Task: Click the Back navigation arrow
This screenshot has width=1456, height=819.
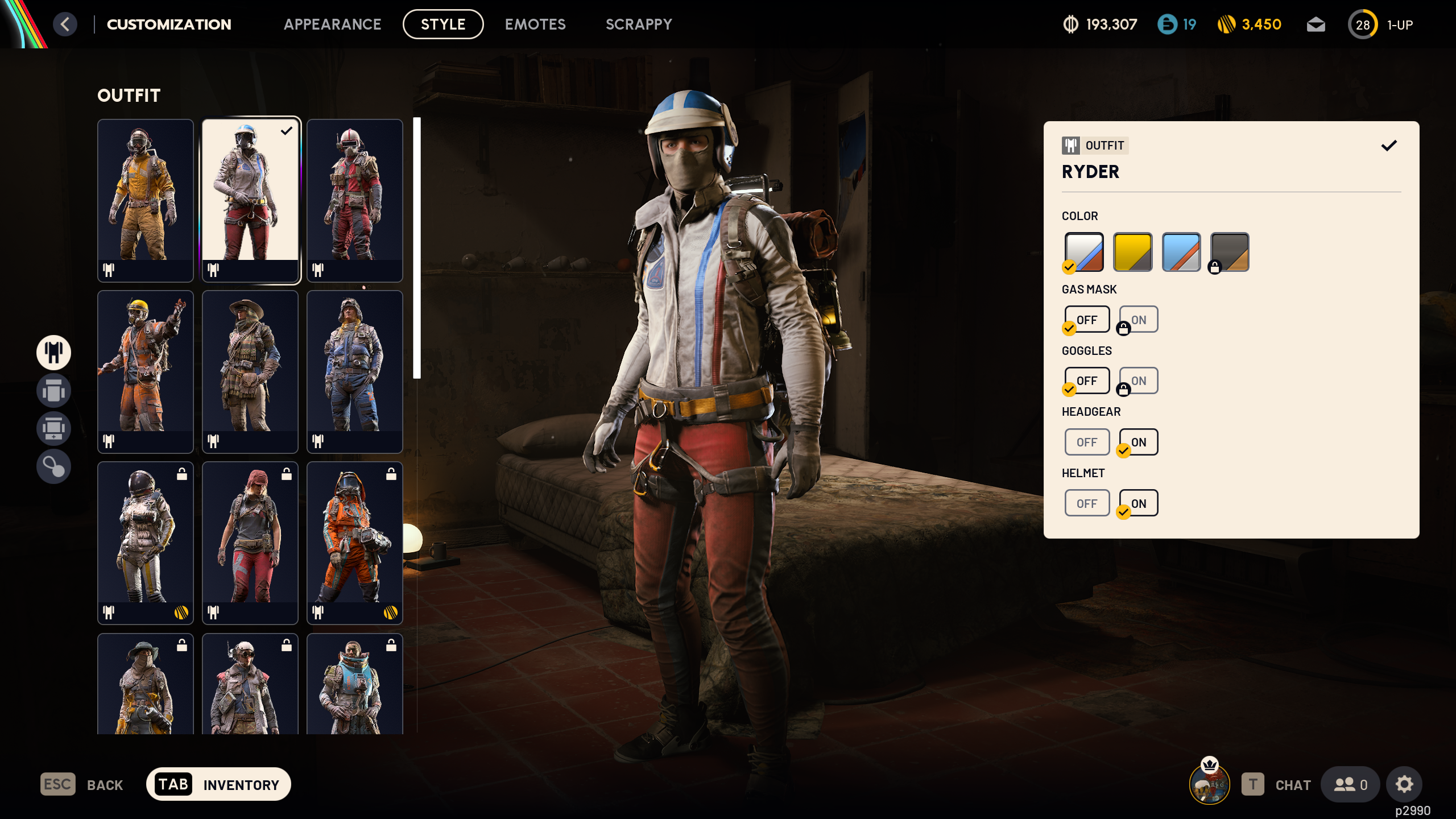Action: (65, 24)
